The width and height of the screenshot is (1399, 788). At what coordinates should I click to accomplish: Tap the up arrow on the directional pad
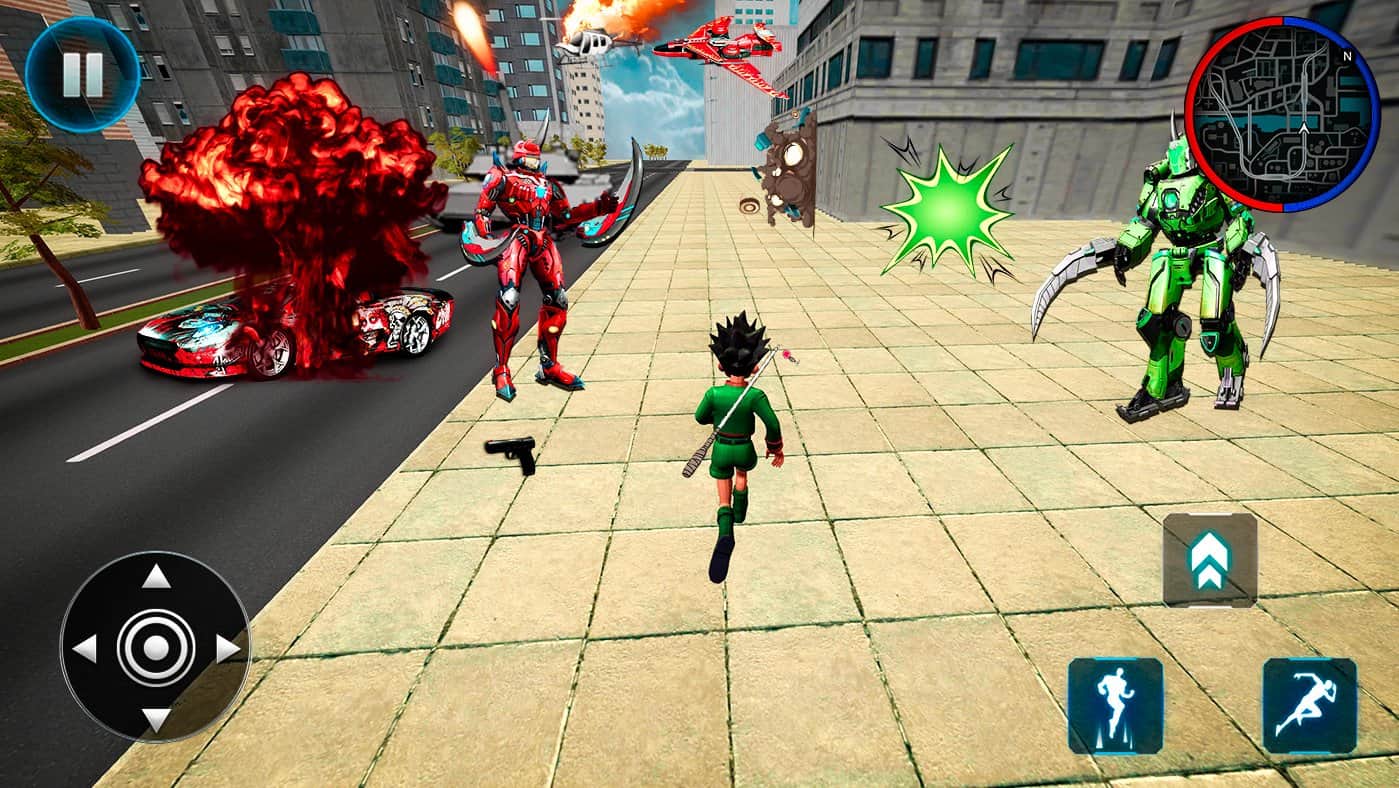pos(155,577)
